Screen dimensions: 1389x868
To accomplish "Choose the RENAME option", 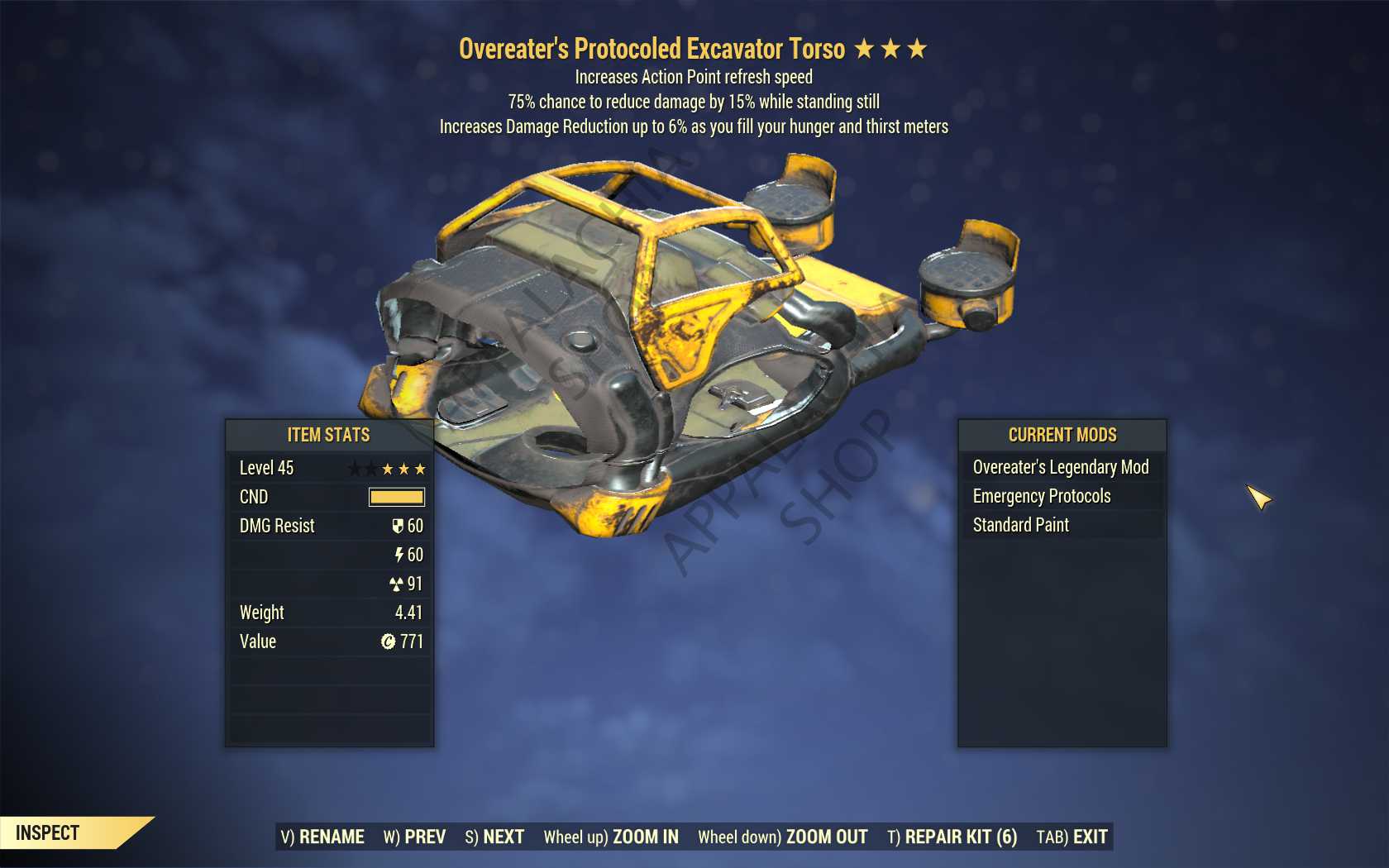I will pos(322,837).
